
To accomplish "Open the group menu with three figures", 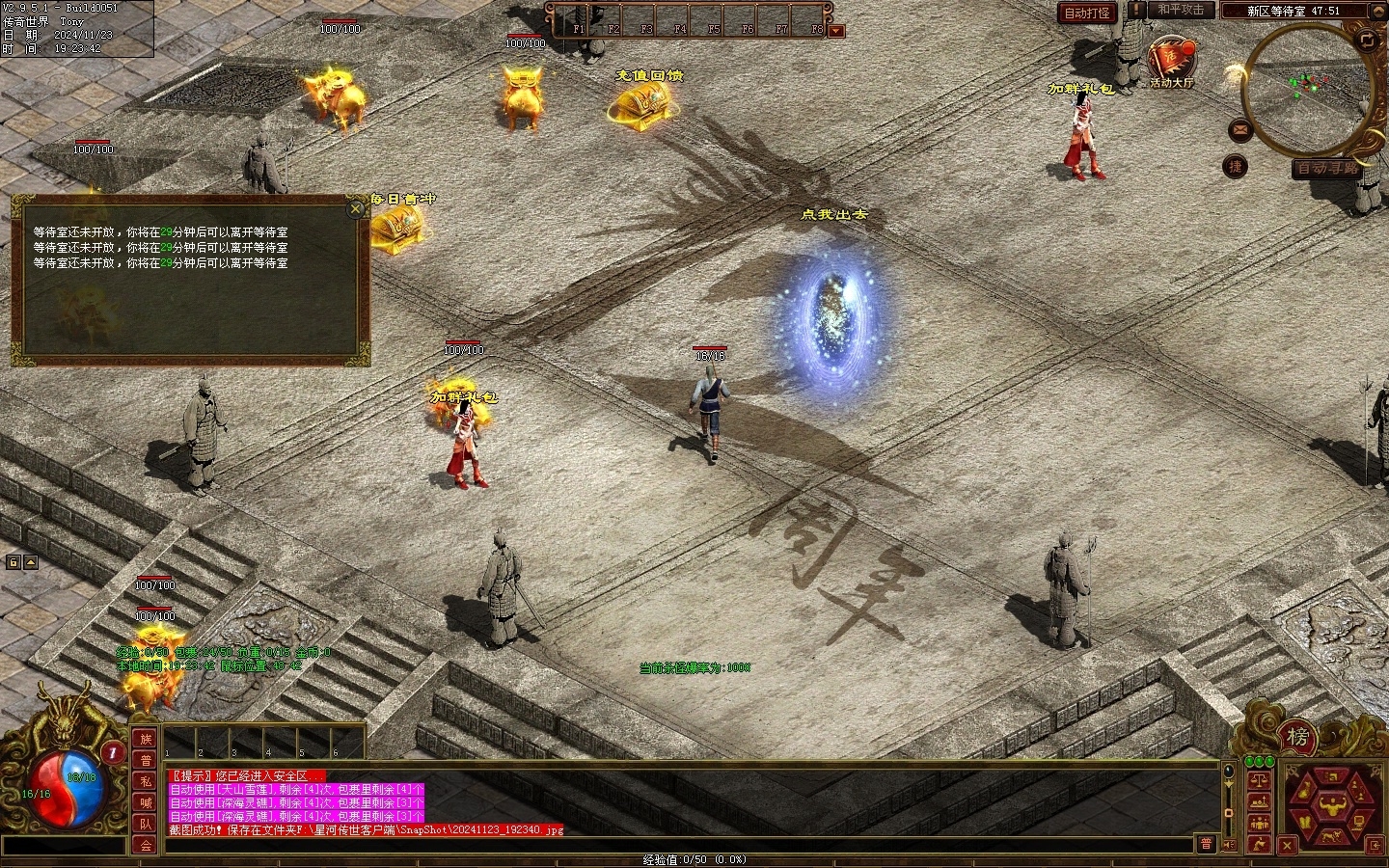I will pos(1259,823).
